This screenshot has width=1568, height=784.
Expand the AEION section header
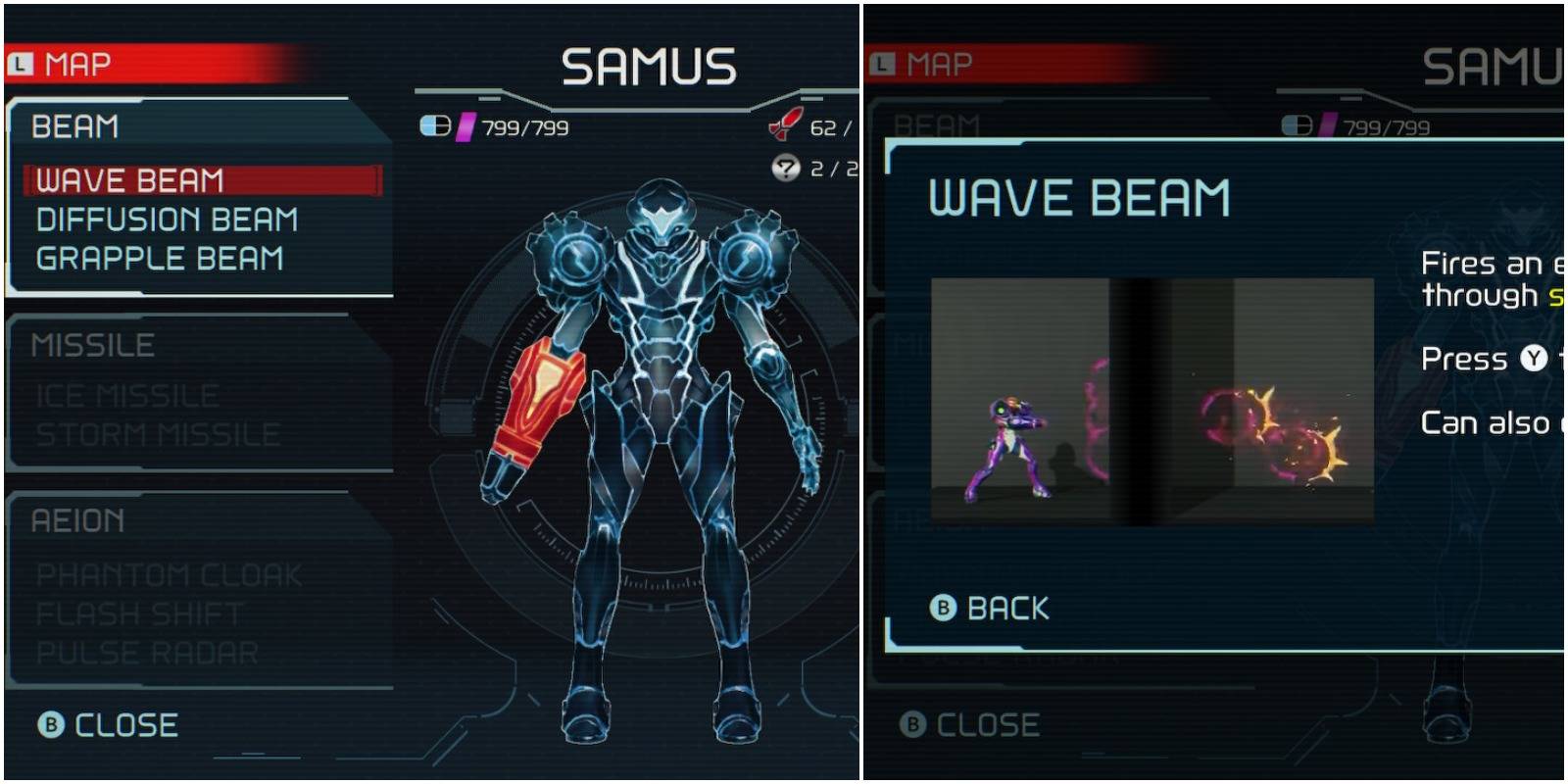78,521
